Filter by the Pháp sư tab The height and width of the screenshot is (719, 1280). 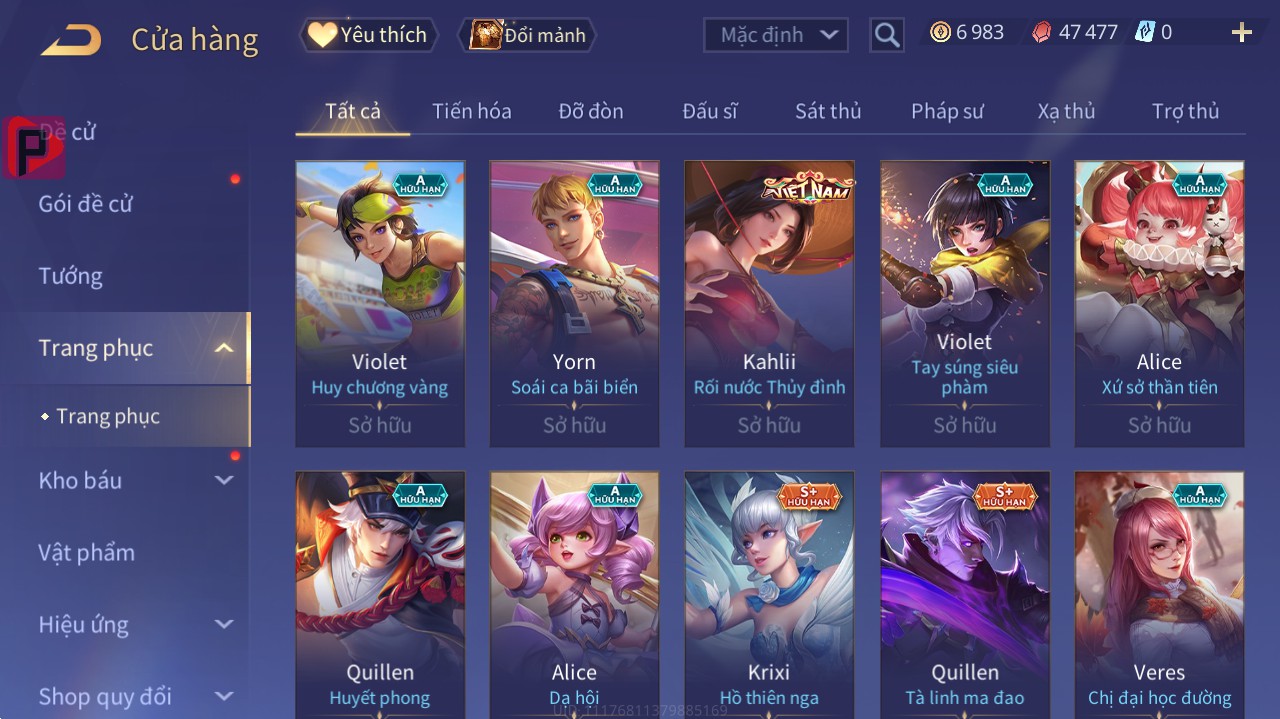coord(947,111)
